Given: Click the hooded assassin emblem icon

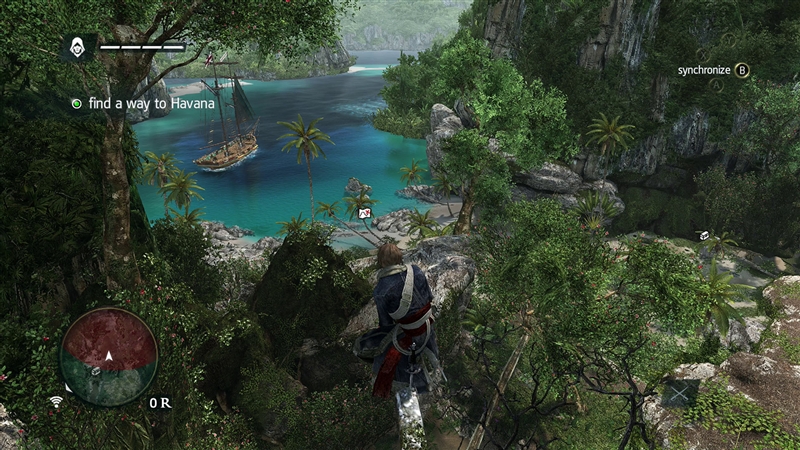Looking at the screenshot, I should [77, 46].
